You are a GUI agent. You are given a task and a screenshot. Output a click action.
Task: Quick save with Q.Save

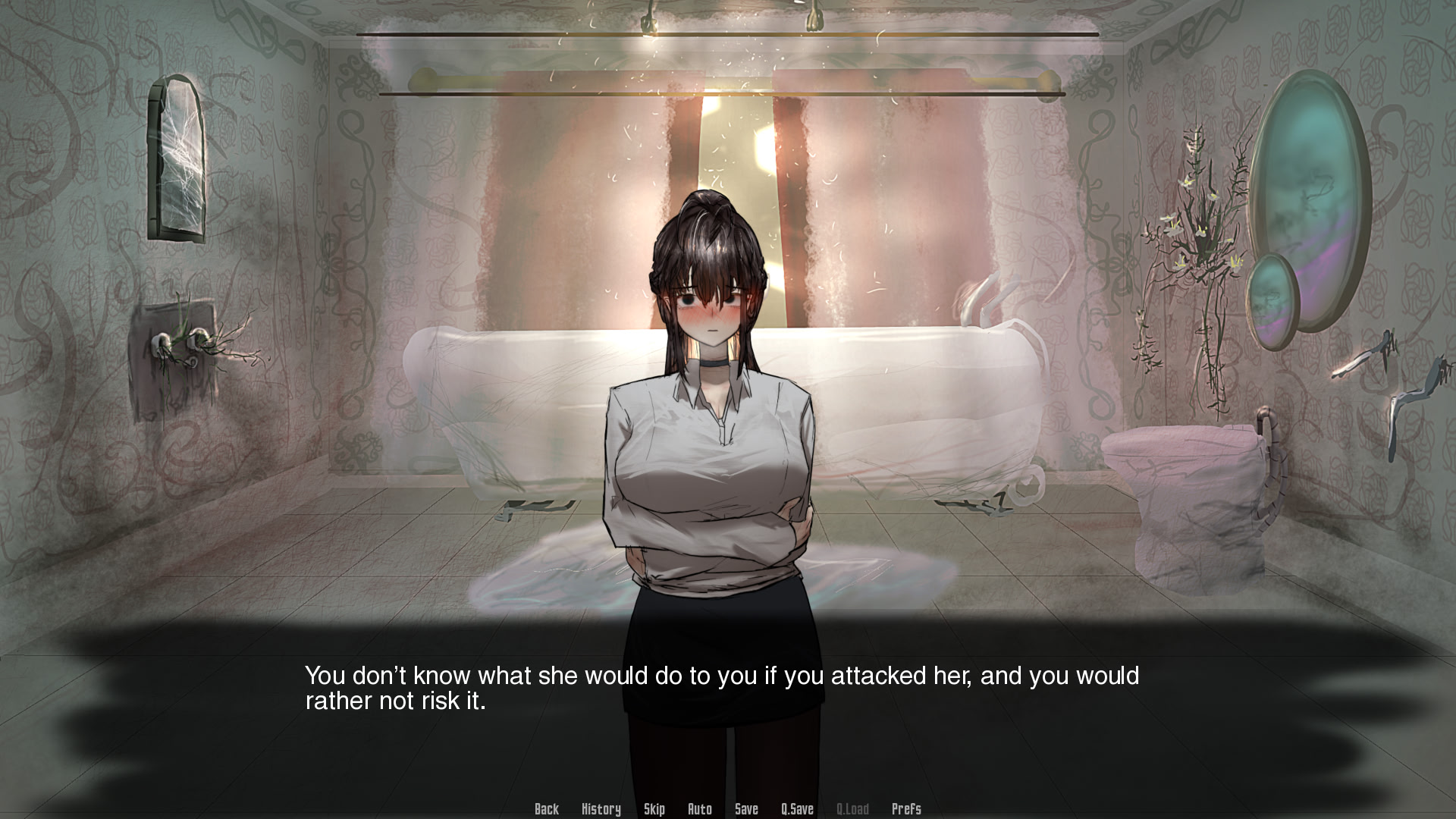[797, 809]
